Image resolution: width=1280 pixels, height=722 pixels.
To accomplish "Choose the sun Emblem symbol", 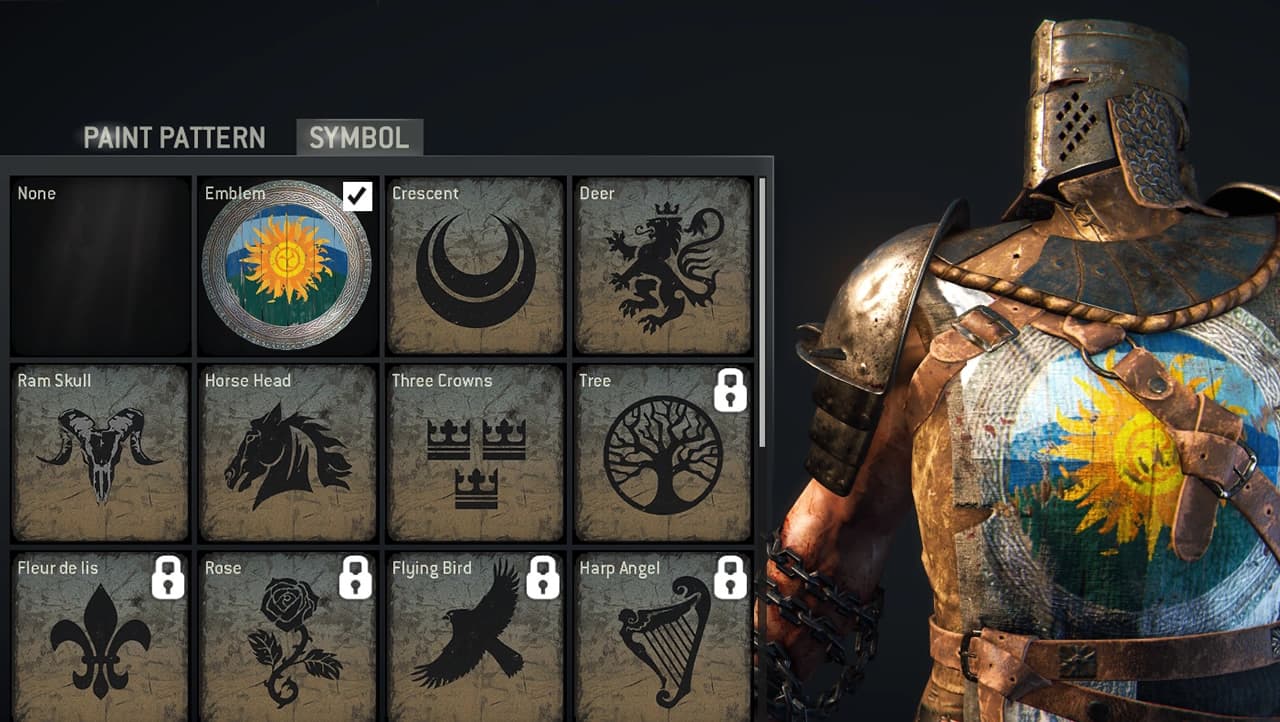I will (x=287, y=266).
